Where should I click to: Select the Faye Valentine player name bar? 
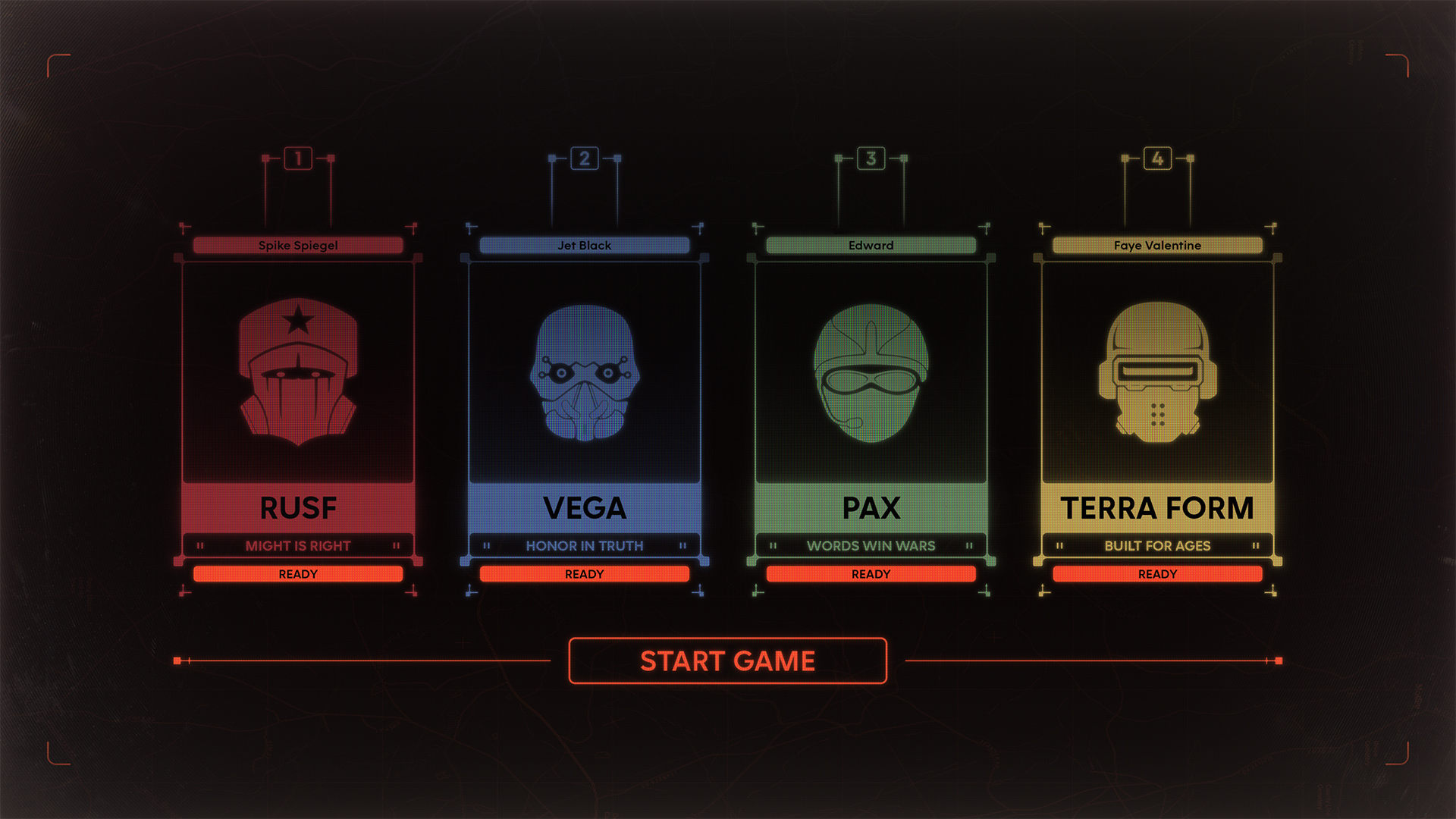1157,245
